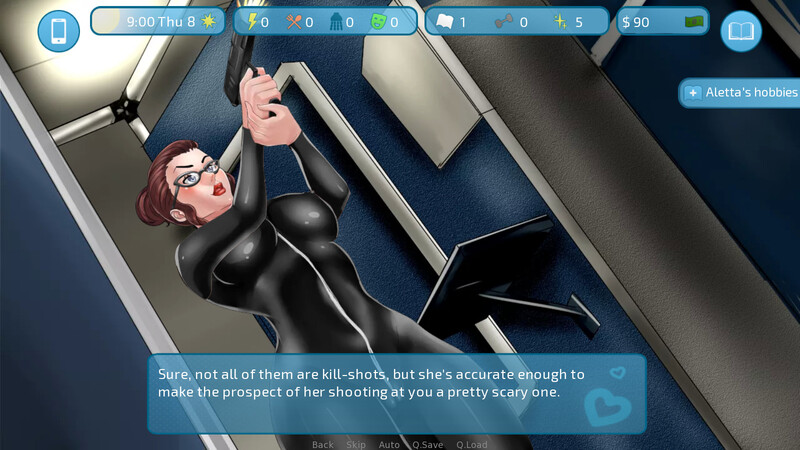Open the journal book icon
This screenshot has width=800, height=450.
[x=741, y=31]
